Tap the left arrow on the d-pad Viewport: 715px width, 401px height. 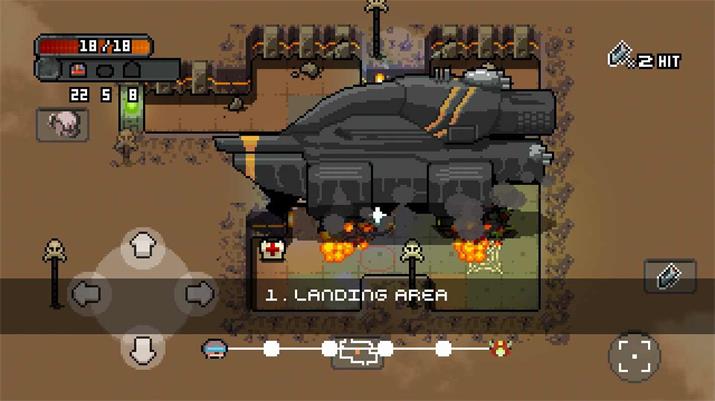coord(89,293)
